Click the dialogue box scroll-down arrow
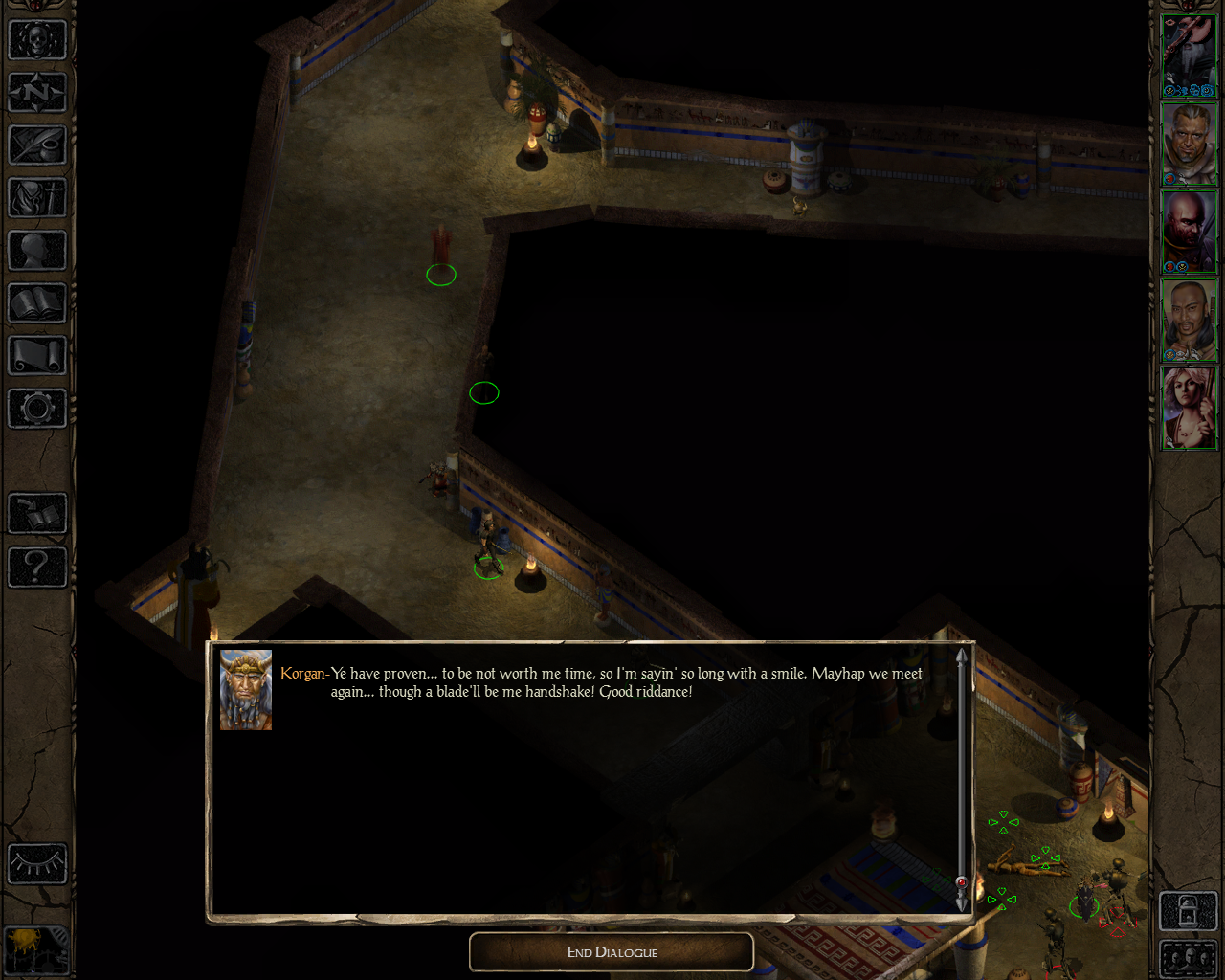 coord(962,902)
